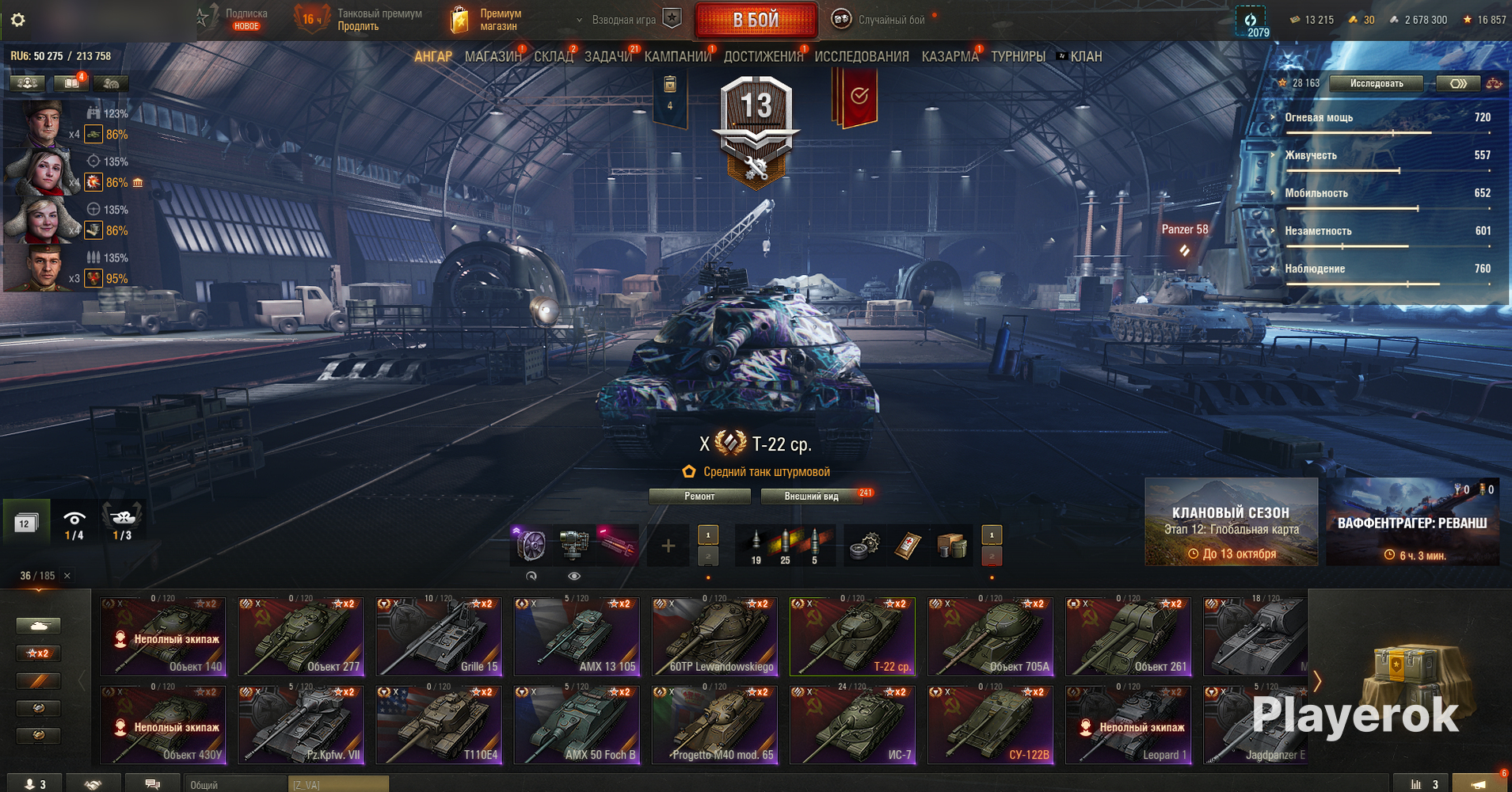1512x792 pixels.
Task: Add equipment in the empty plus slot
Action: [x=668, y=546]
